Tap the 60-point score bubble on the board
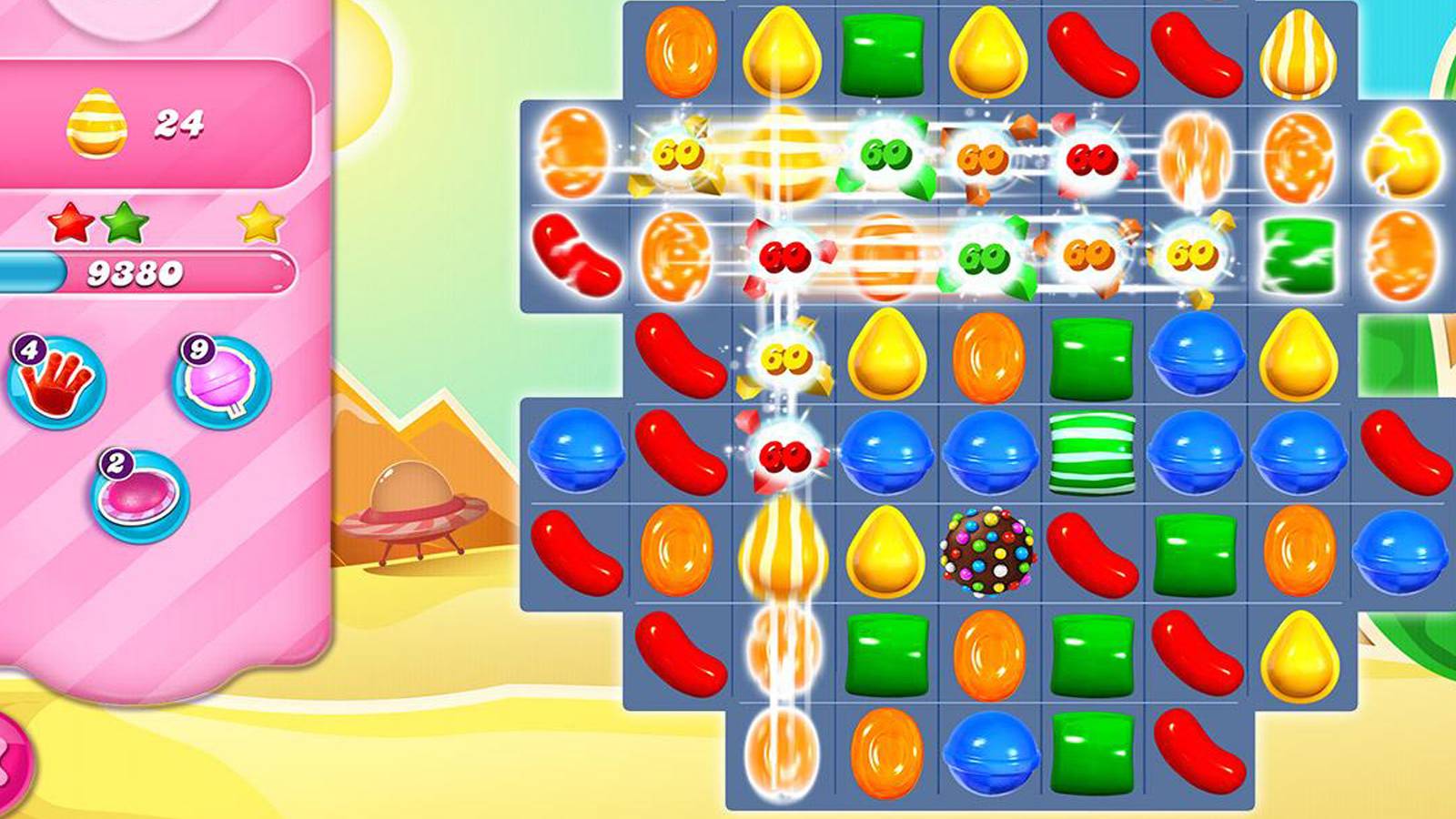This screenshot has width=1456, height=819. coord(678,155)
